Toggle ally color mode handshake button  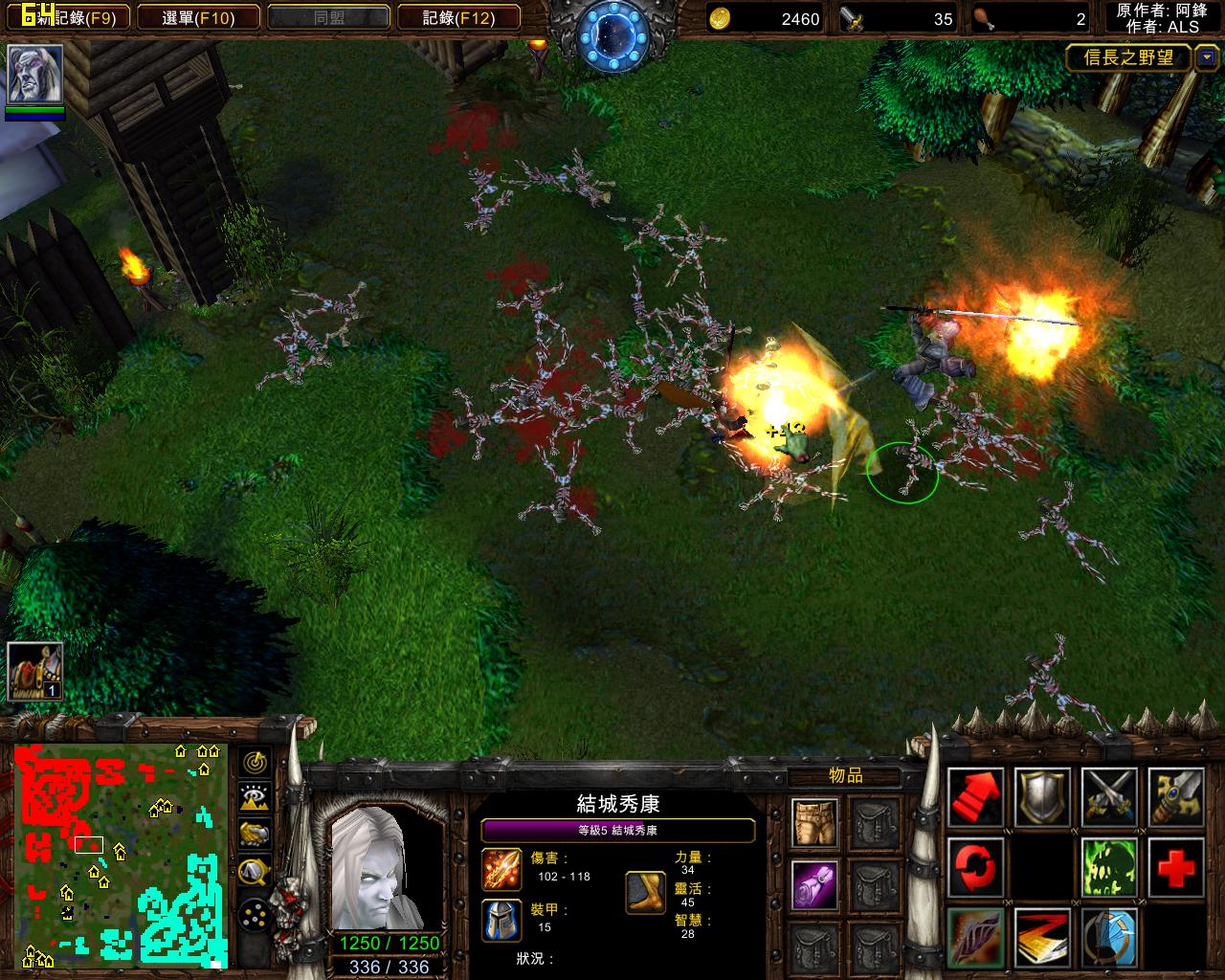[255, 834]
